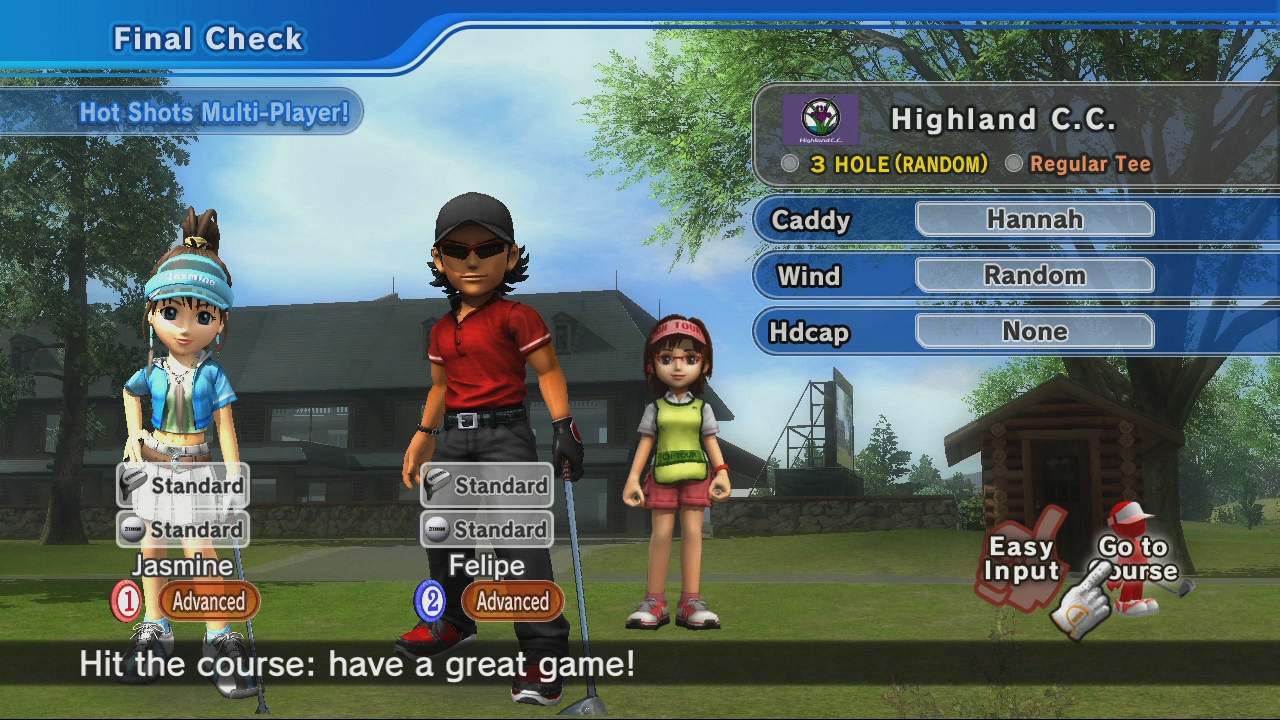Select Jasmine's Standard club slot
Image resolution: width=1280 pixels, height=720 pixels.
(x=183, y=486)
